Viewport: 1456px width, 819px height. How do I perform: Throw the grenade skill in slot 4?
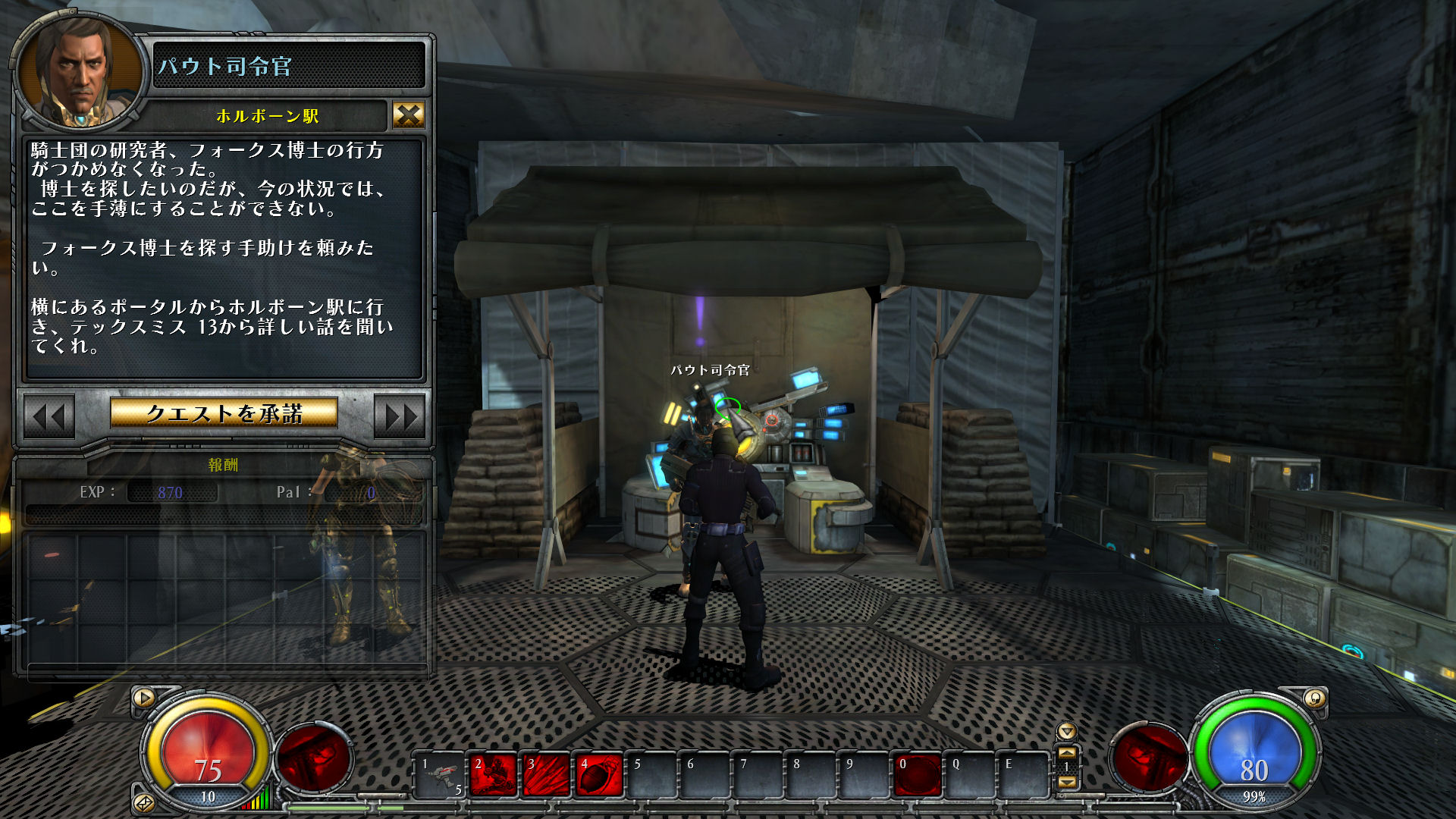[600, 775]
